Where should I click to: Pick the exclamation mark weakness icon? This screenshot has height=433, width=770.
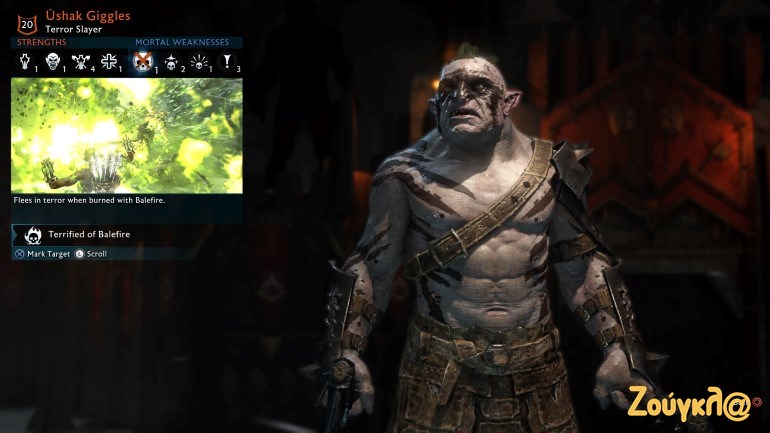228,63
